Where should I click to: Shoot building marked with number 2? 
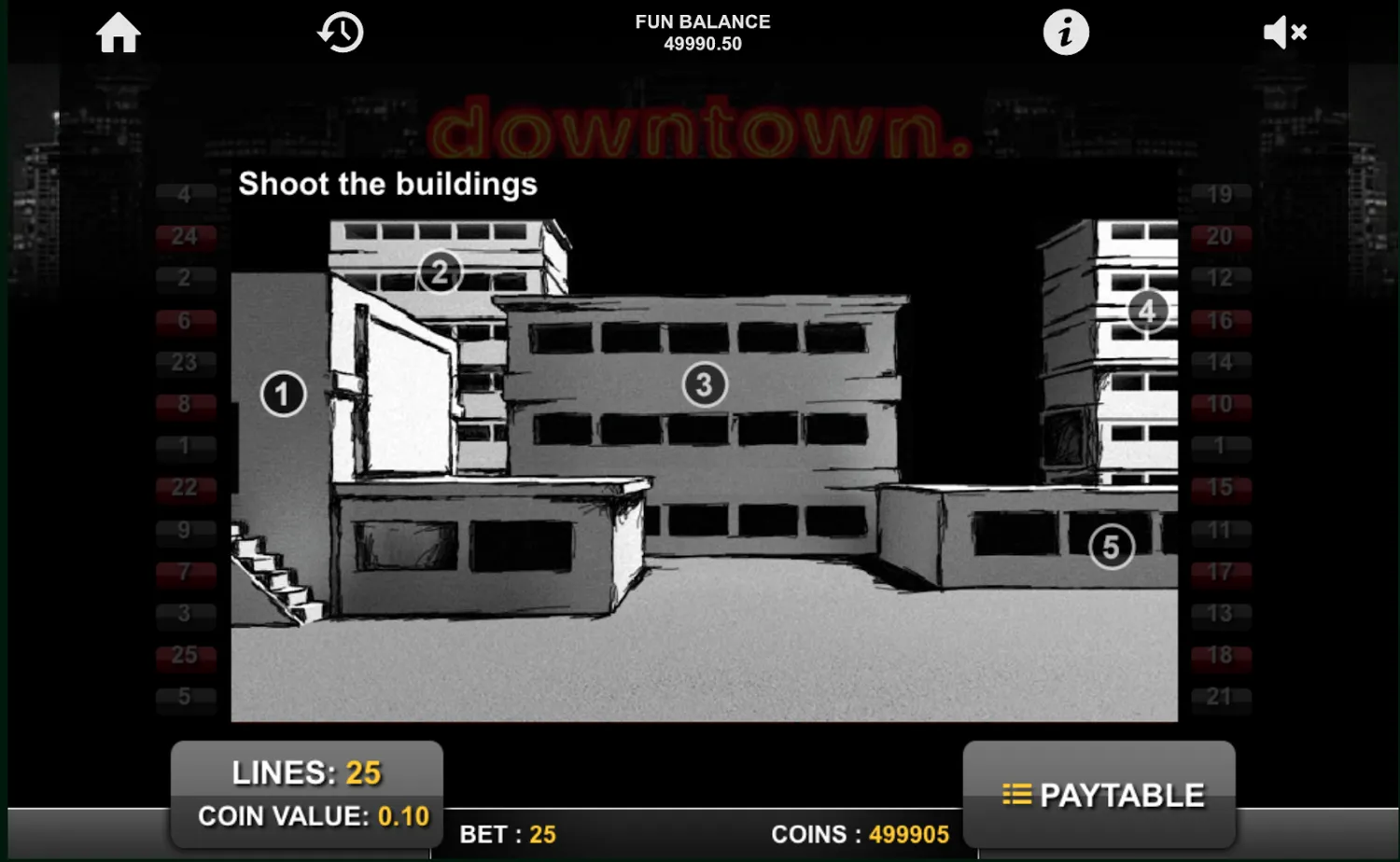click(x=440, y=271)
